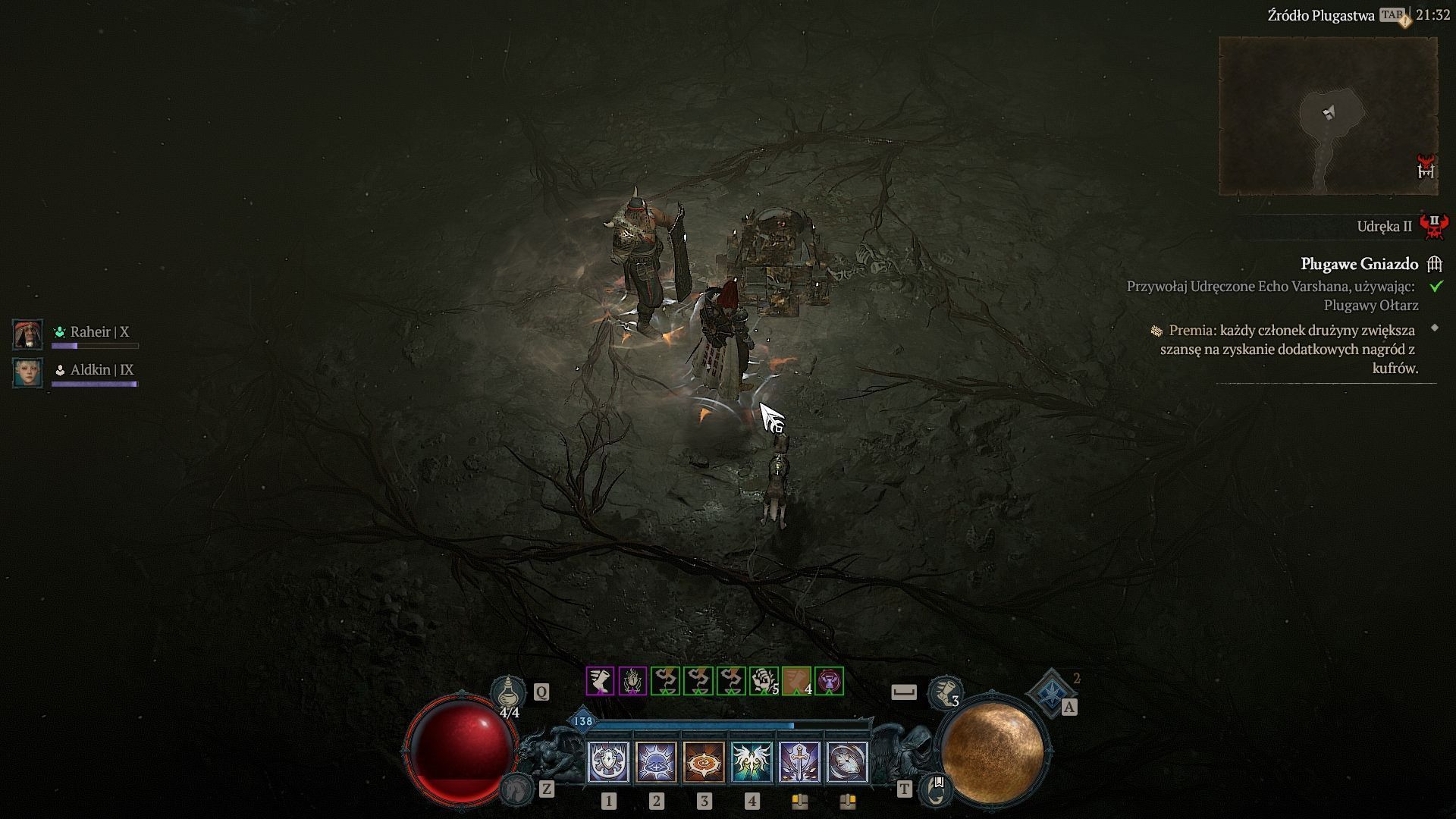Summon the mount via the horse icon

(x=516, y=790)
